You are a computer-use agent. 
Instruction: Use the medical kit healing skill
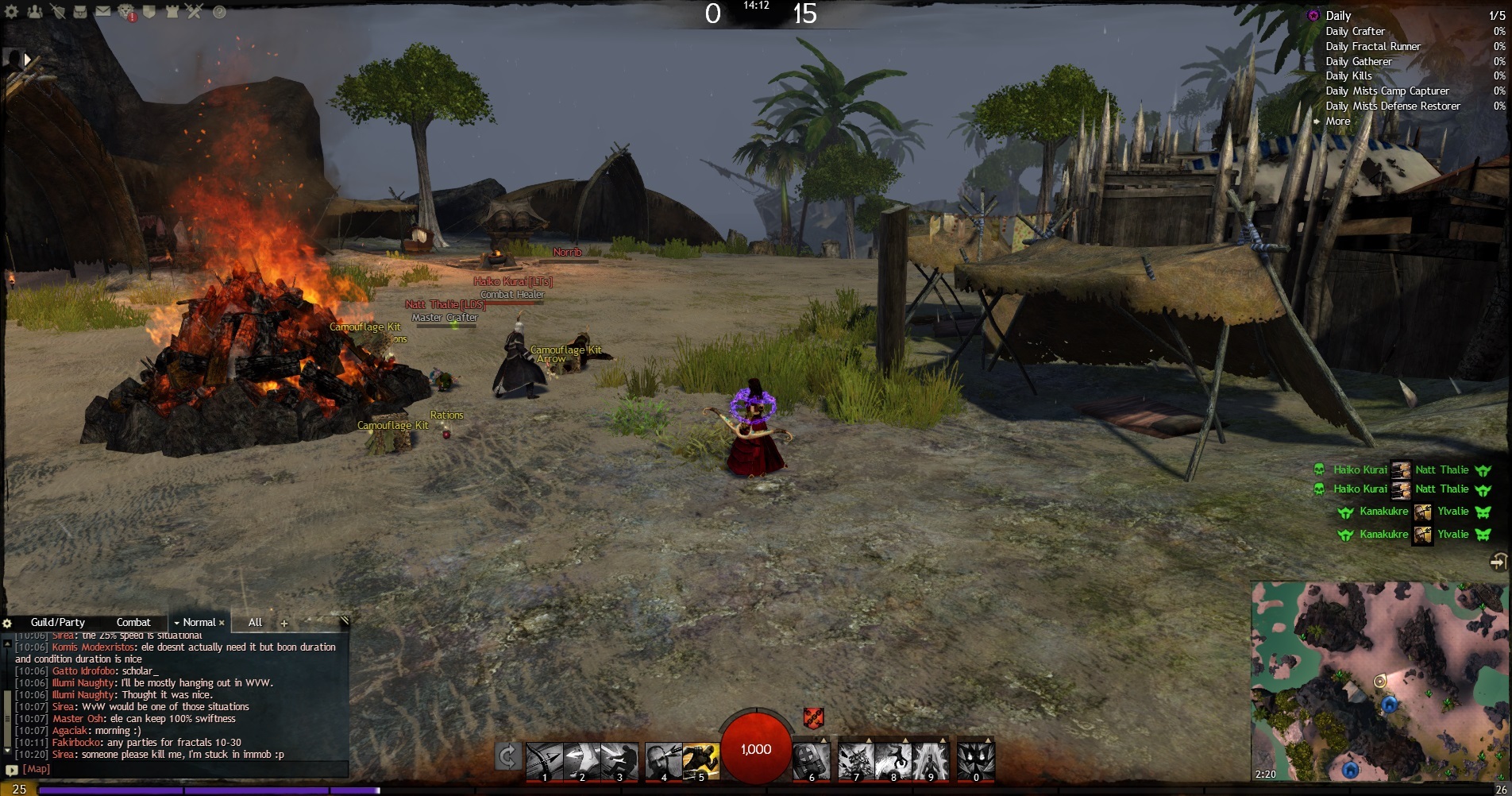click(811, 761)
